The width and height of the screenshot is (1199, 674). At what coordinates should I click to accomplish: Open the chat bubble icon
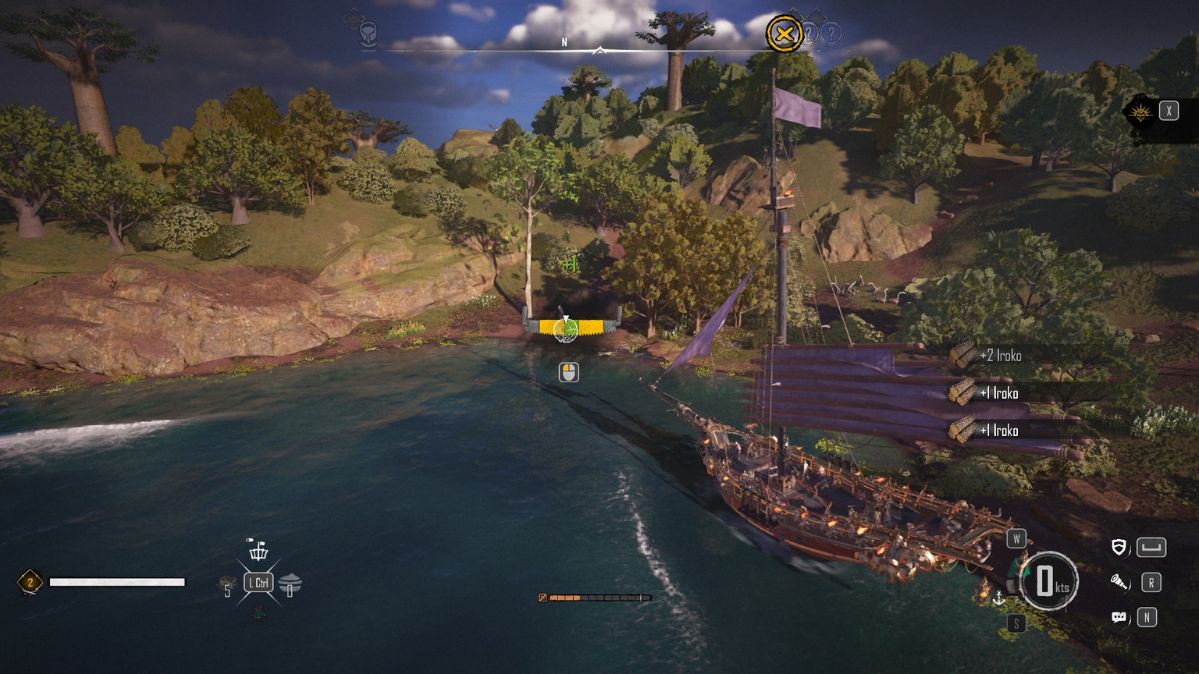(x=1119, y=617)
